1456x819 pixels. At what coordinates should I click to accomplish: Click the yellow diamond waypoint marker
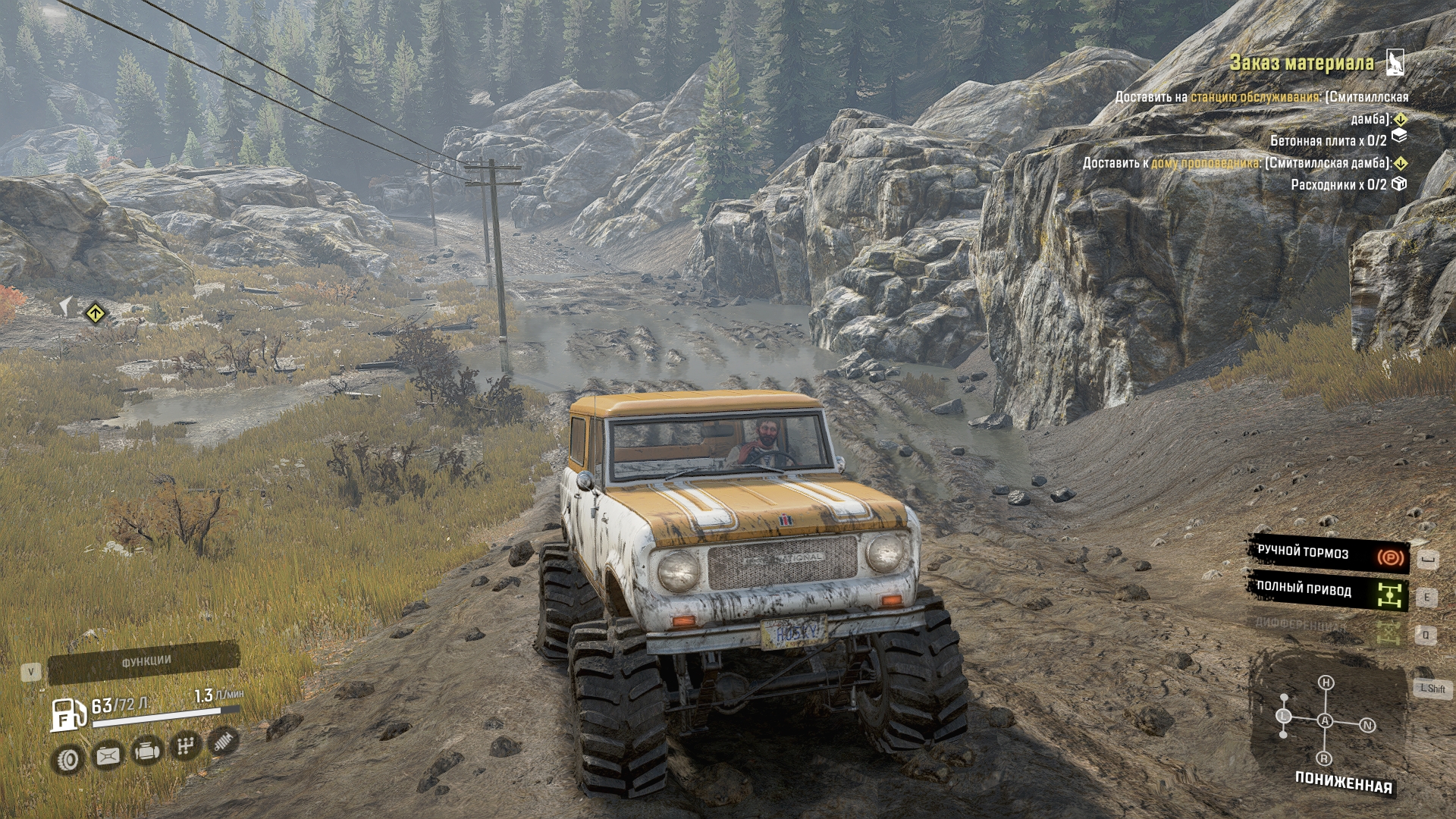[95, 312]
